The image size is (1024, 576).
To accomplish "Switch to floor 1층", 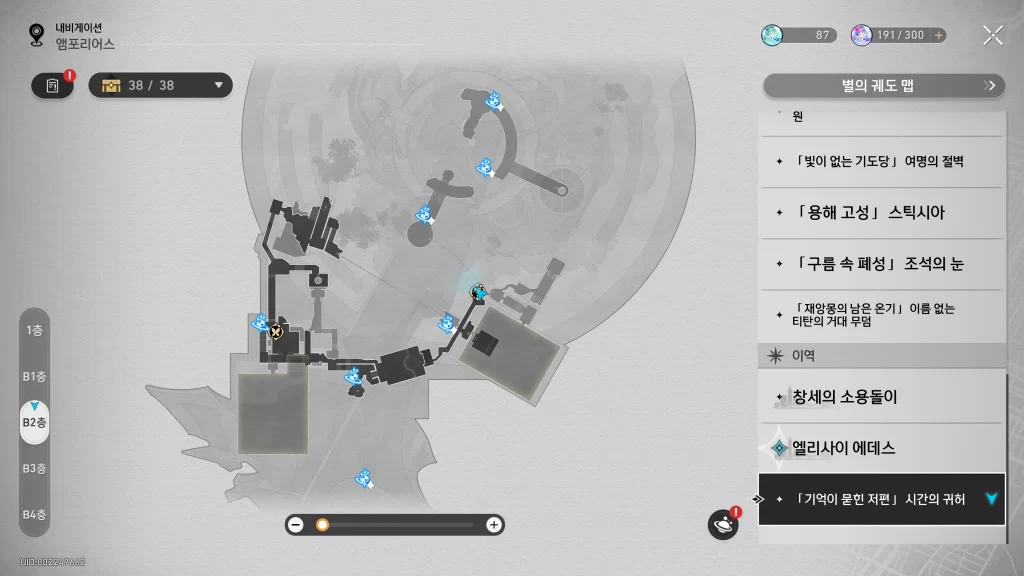I will 34,330.
